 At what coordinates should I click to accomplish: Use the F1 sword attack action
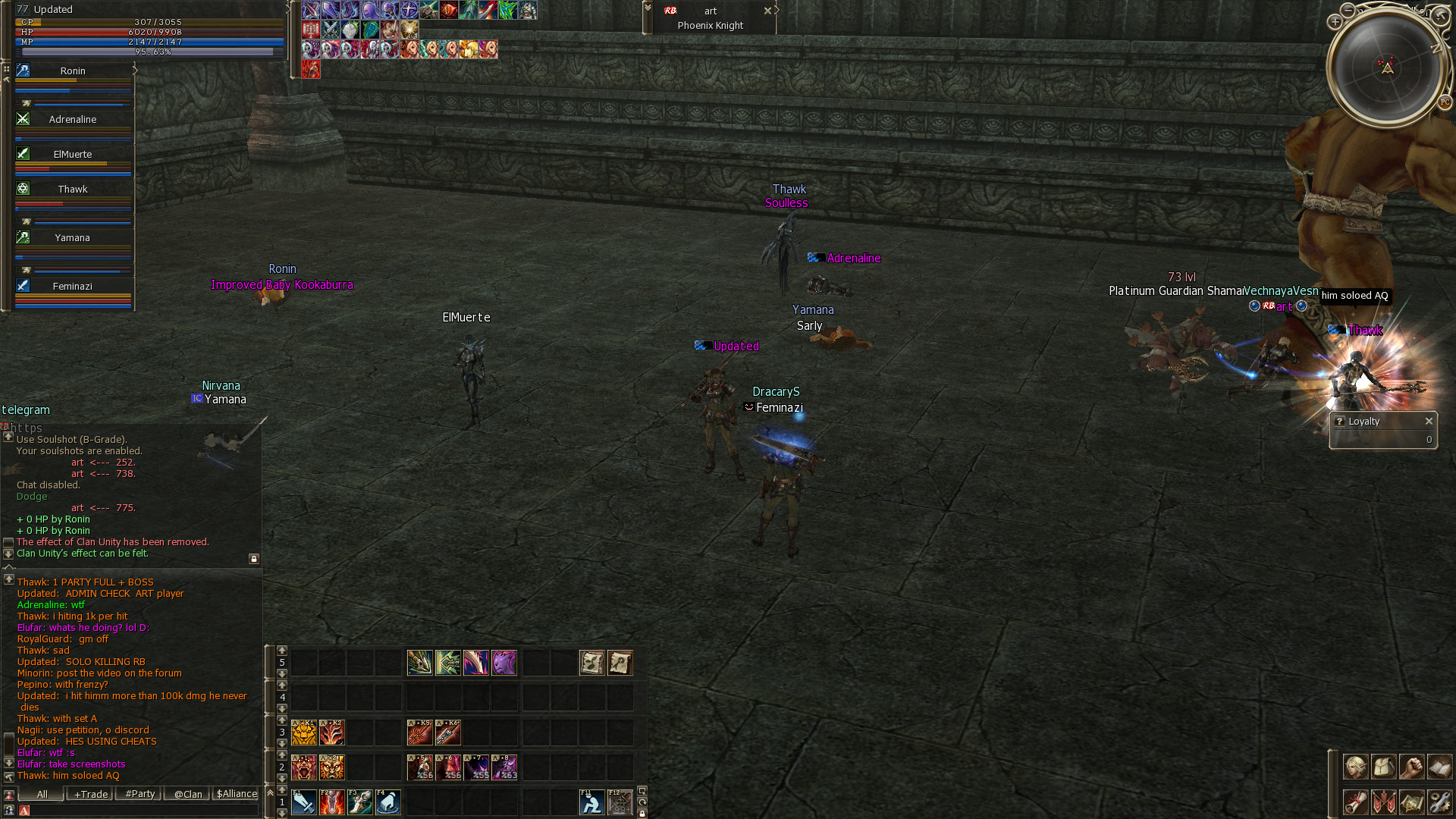click(x=304, y=802)
